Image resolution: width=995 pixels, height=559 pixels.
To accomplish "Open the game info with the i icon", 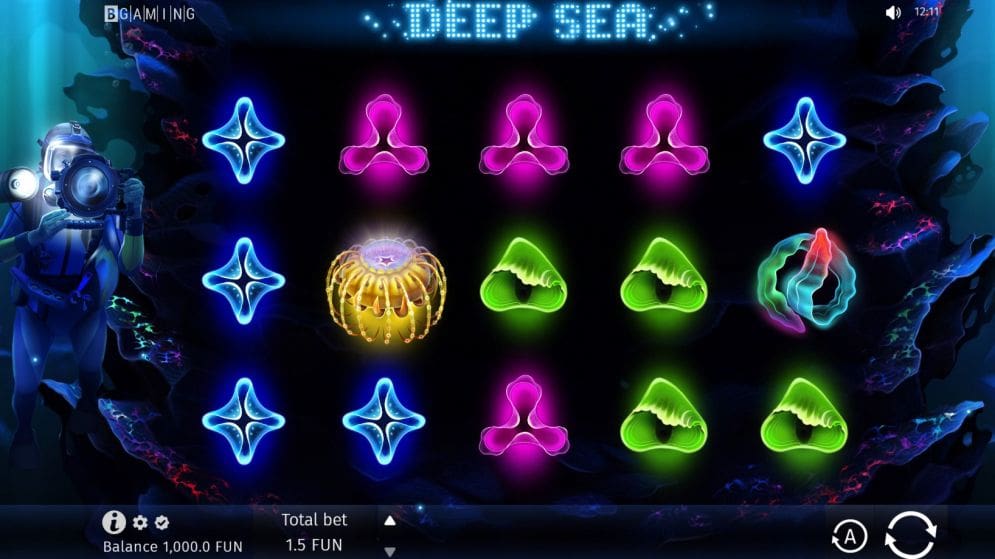I will point(113,522).
